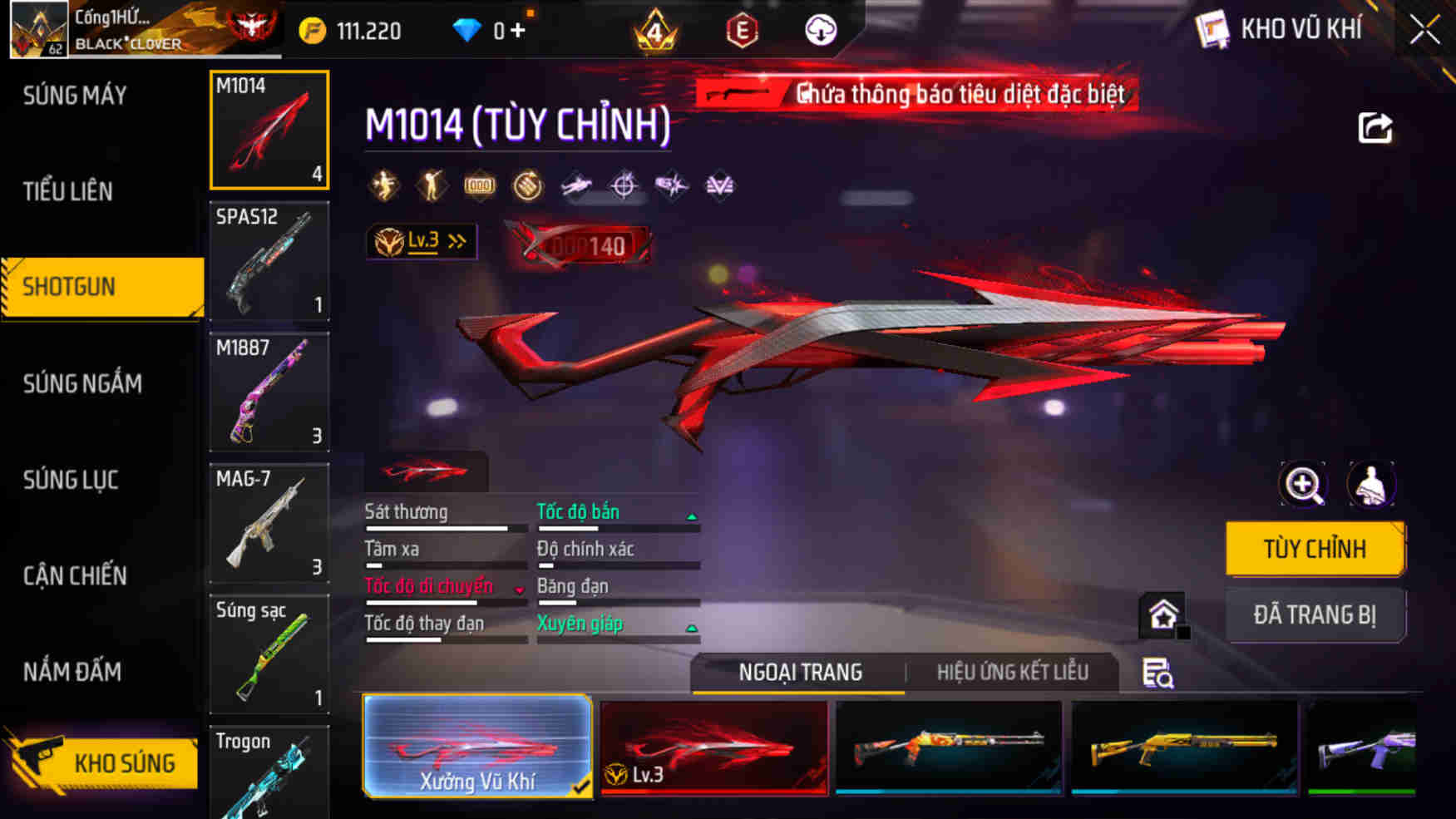This screenshot has height=819, width=1456.
Task: Click the home/lobby shortcut icon
Action: 1163,614
